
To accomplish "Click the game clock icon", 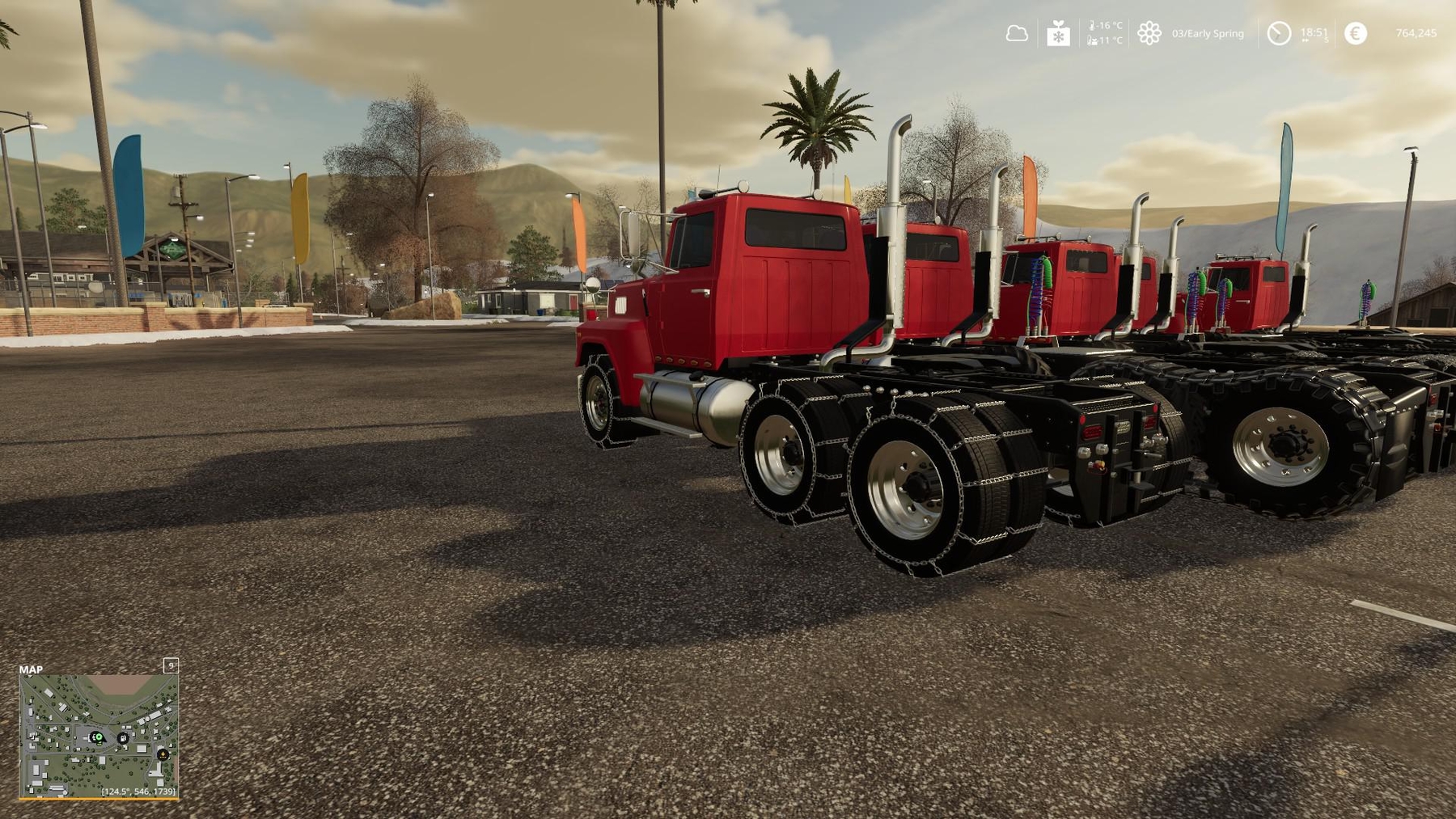I will (1278, 33).
